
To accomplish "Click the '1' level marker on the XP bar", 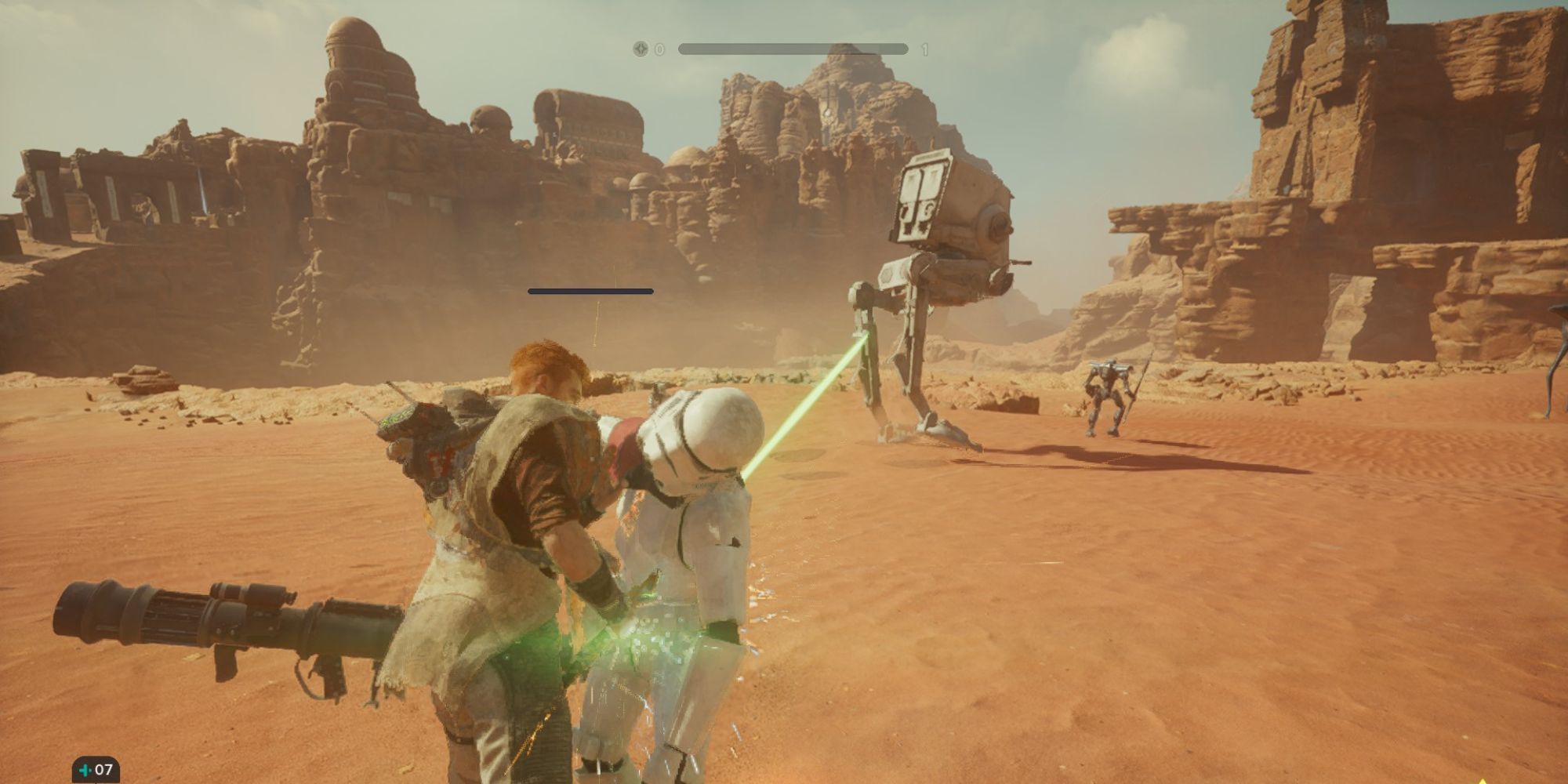I will [925, 49].
